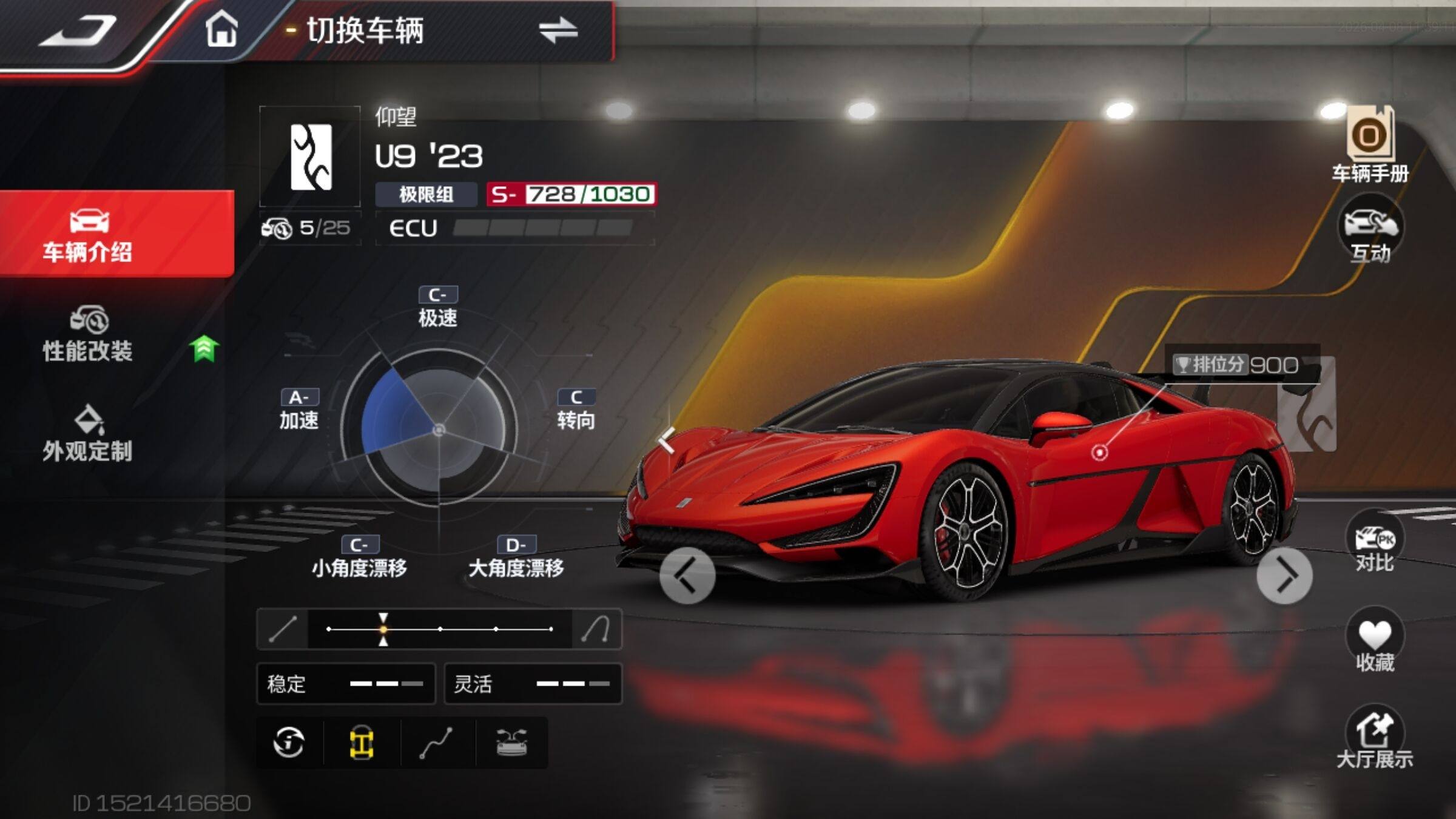Show the next car with right arrow

pos(1284,575)
